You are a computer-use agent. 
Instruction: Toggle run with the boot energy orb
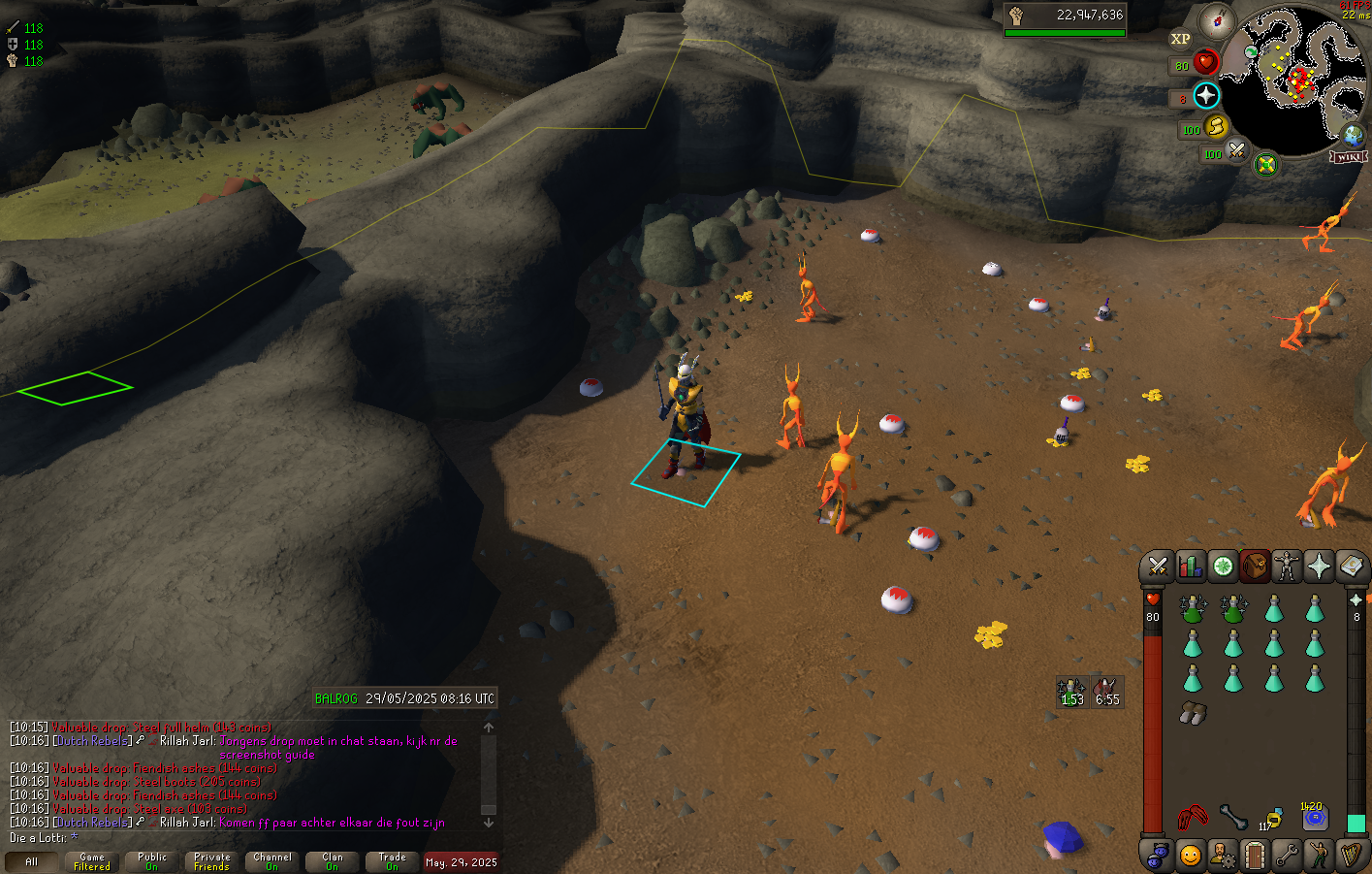[x=1217, y=127]
